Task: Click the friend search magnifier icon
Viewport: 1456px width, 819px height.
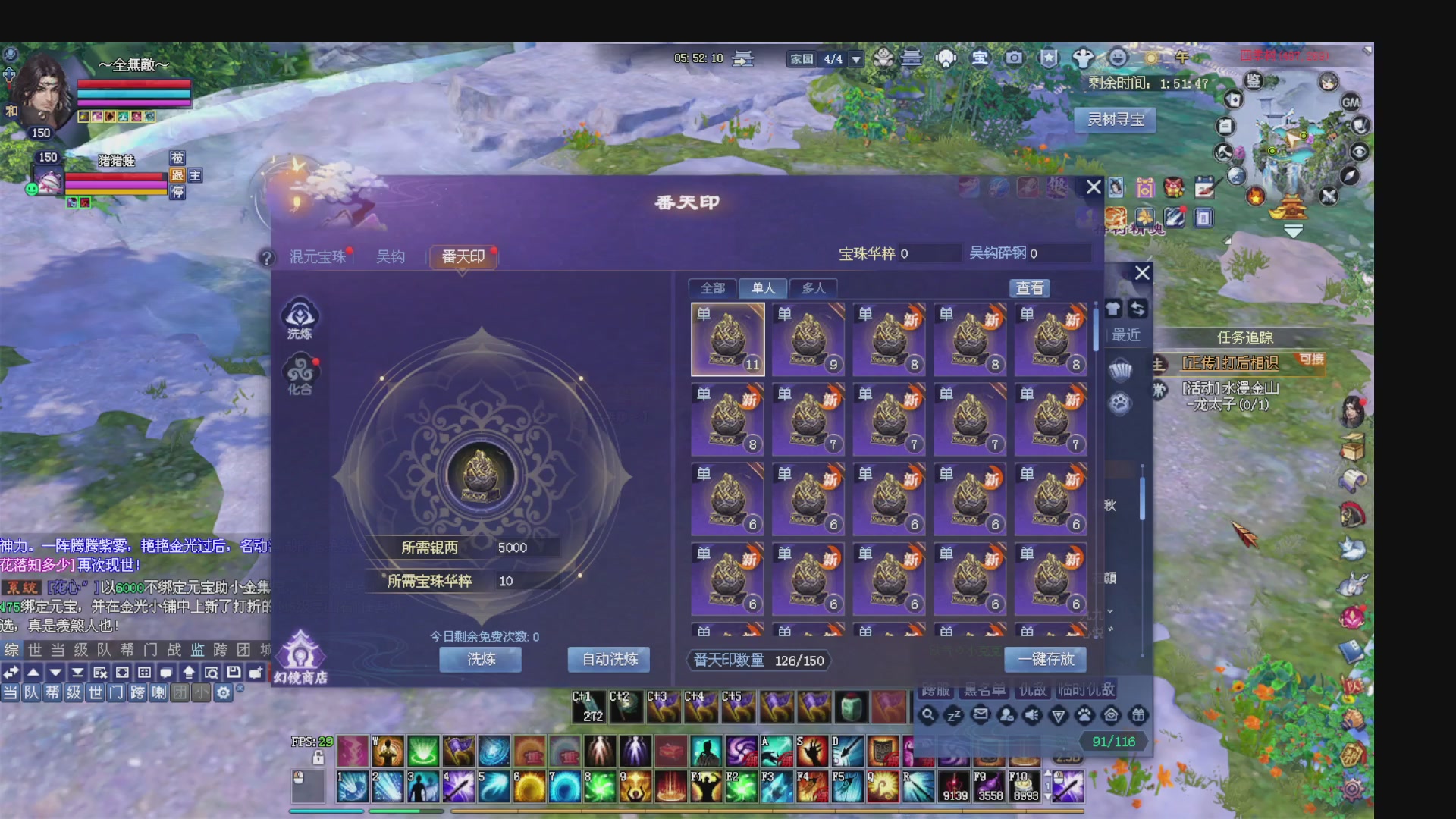Action: tap(928, 715)
